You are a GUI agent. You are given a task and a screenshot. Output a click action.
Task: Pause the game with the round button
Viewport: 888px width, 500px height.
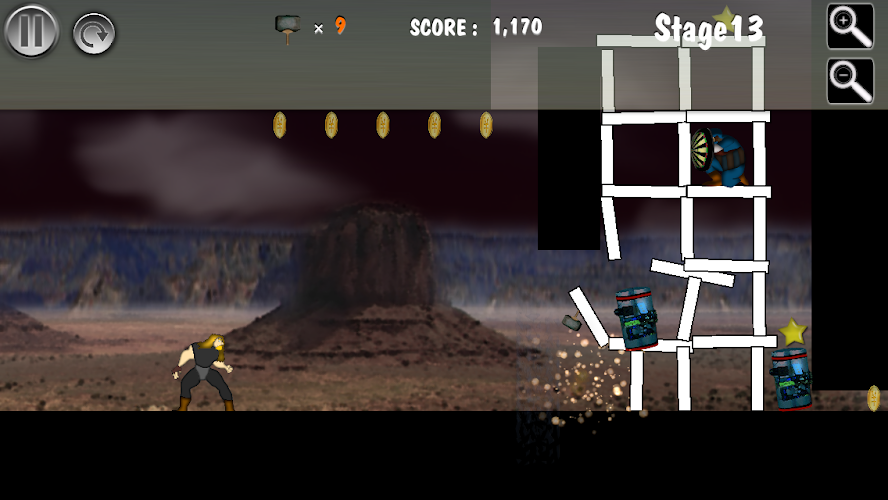[31, 32]
